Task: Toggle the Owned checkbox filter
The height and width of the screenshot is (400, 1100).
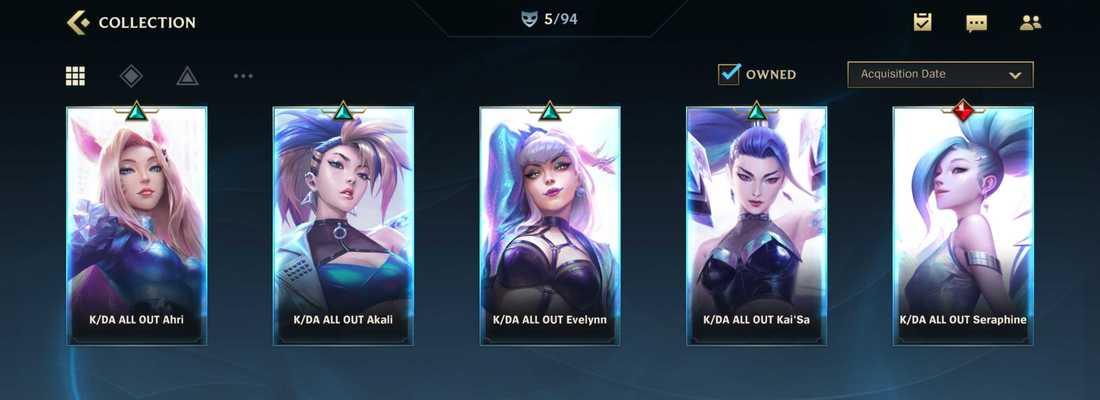Action: click(x=729, y=74)
